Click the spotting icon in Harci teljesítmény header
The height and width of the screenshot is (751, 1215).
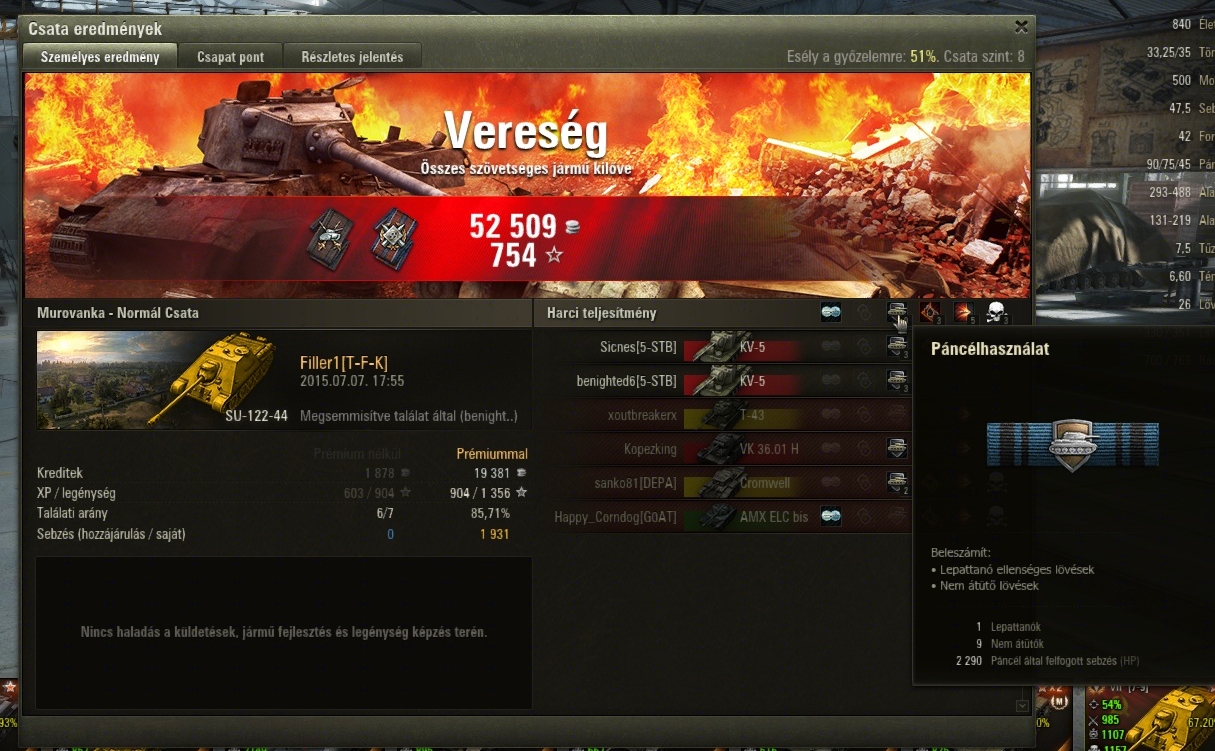[x=831, y=313]
